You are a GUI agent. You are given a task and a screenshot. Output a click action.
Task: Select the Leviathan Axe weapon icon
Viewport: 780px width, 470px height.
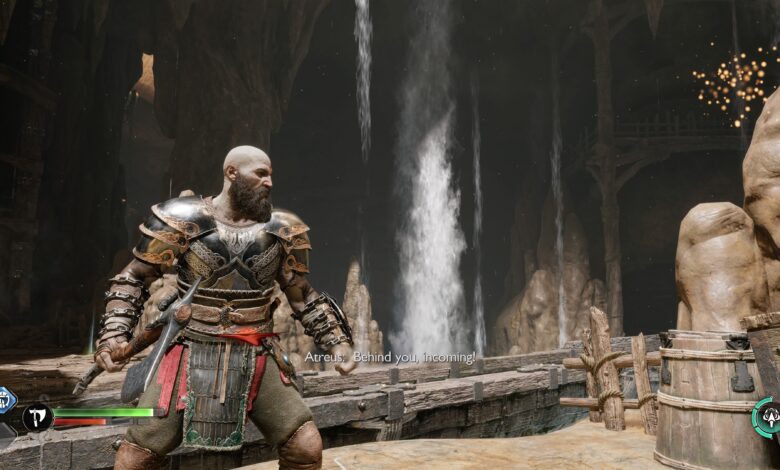(x=38, y=416)
